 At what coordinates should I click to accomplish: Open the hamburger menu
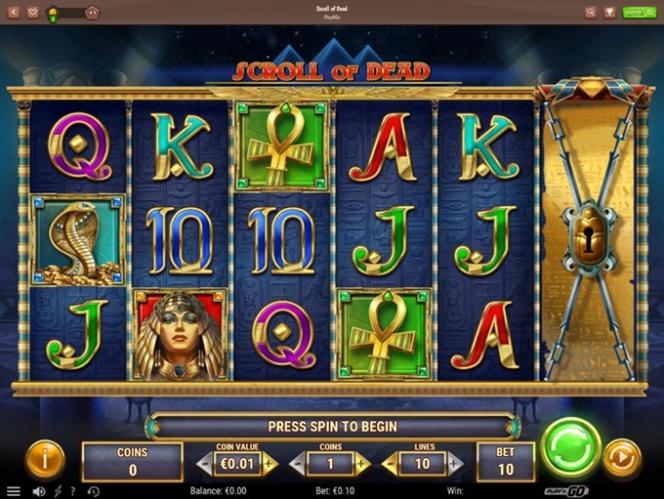[x=14, y=491]
